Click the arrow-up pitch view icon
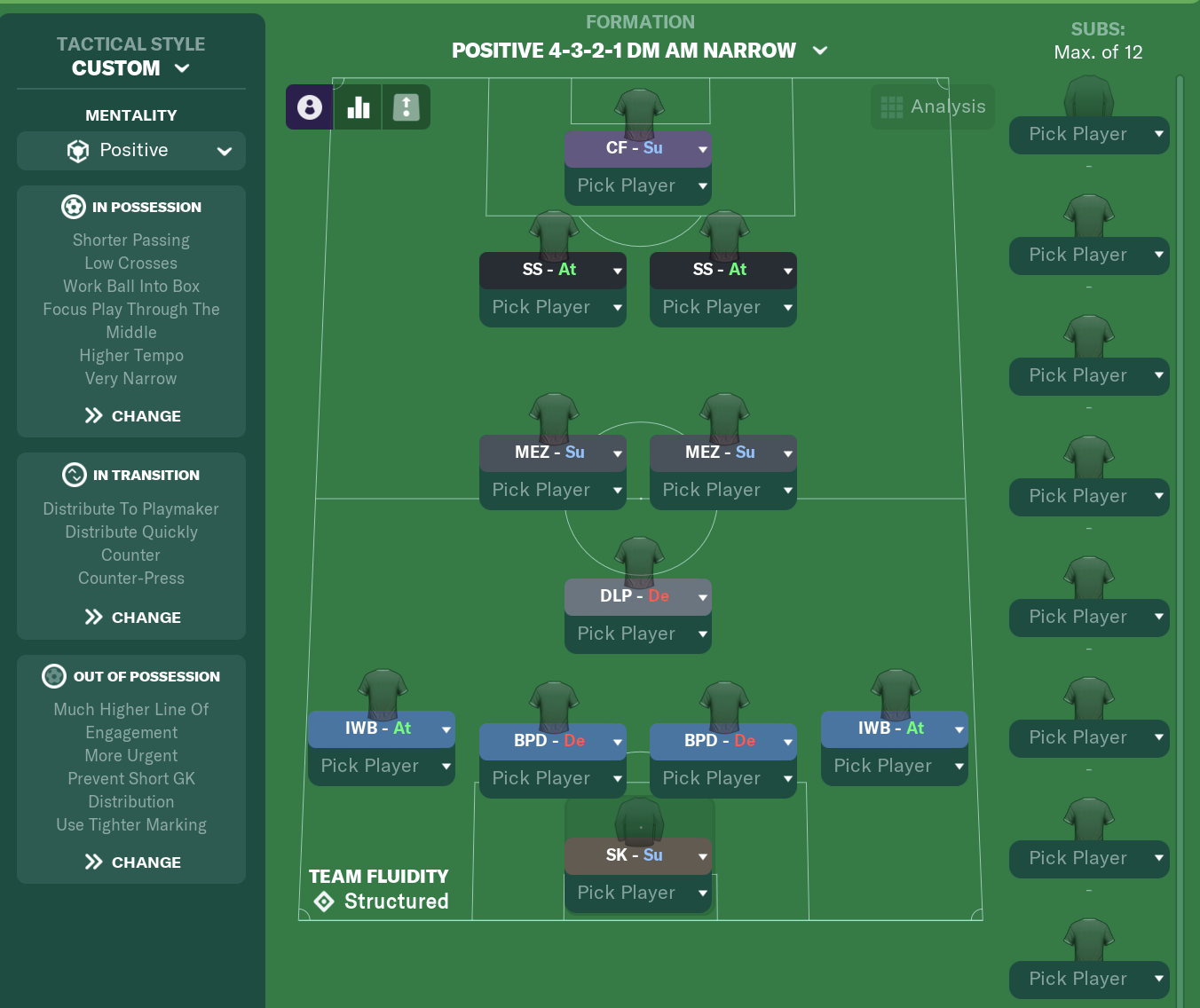Image resolution: width=1200 pixels, height=1008 pixels. pos(407,107)
